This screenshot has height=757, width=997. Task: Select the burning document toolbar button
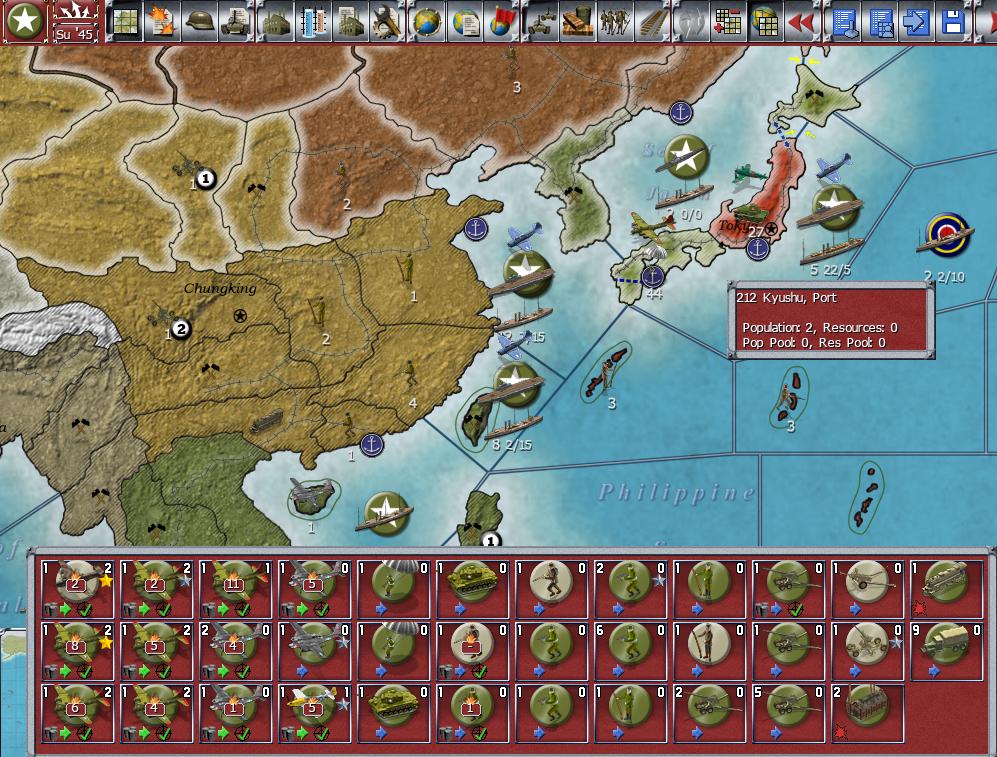[160, 21]
